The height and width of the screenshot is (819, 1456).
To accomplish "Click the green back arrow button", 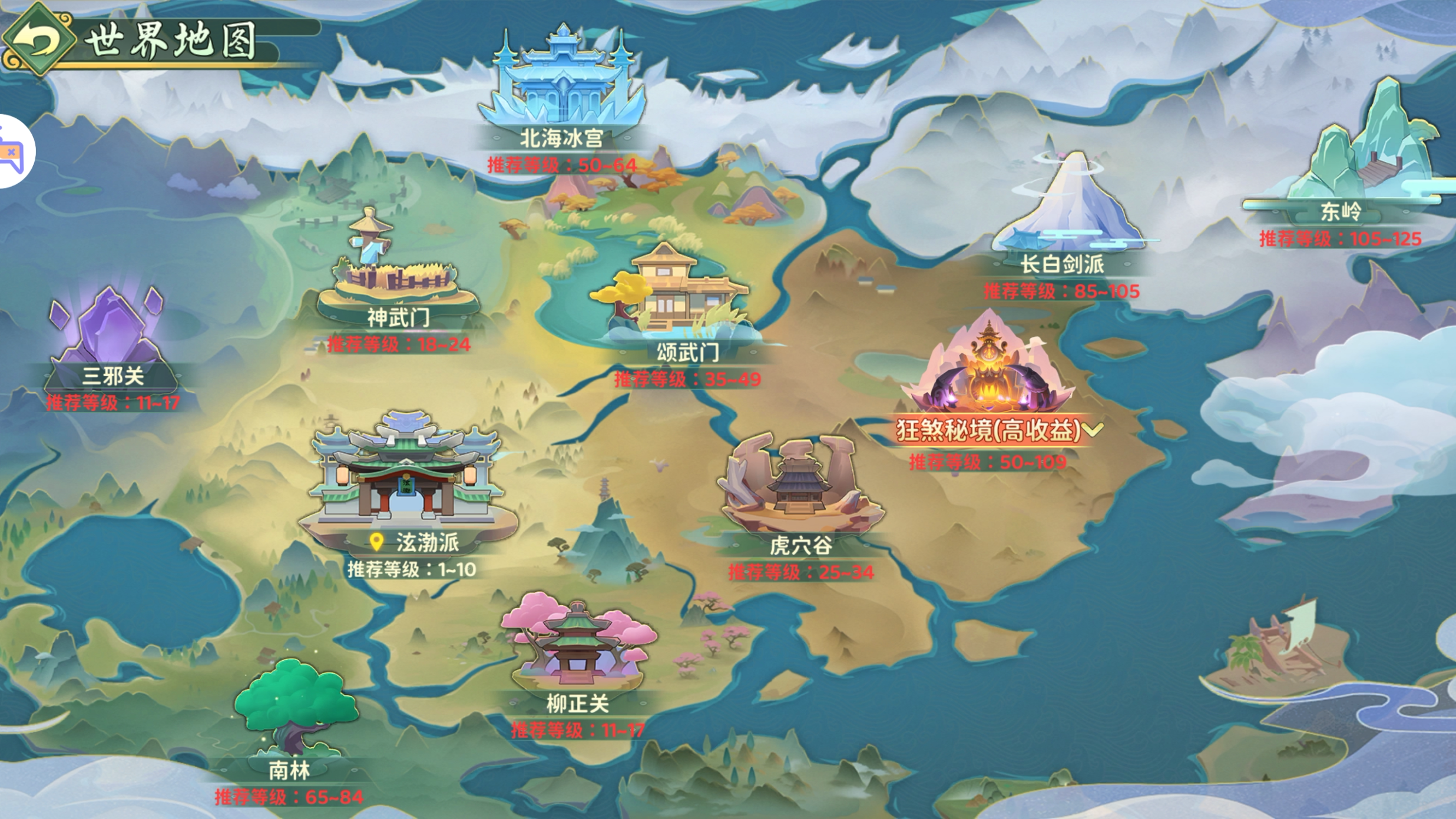I will point(38,39).
